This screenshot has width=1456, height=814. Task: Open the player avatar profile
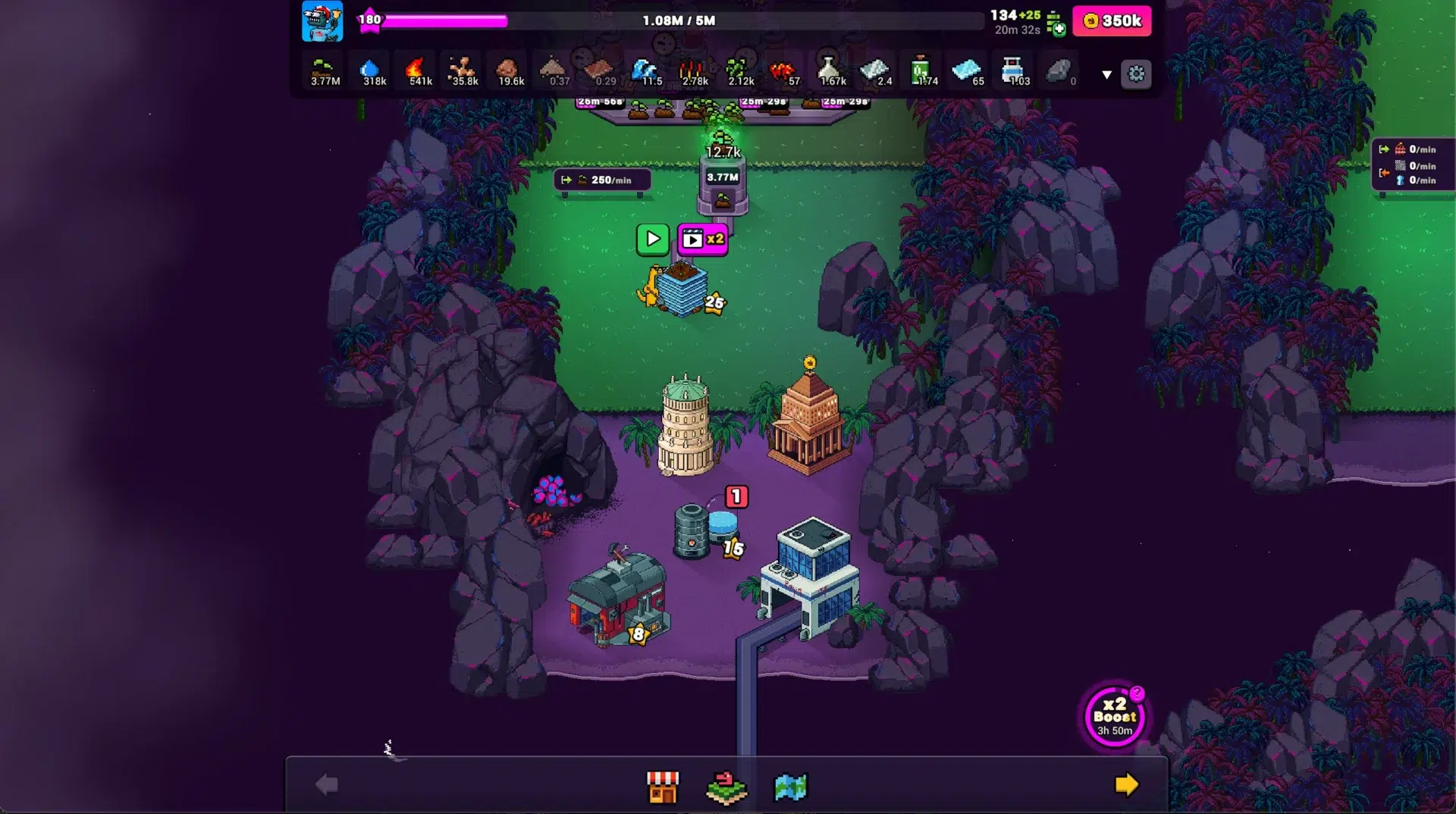tap(322, 21)
